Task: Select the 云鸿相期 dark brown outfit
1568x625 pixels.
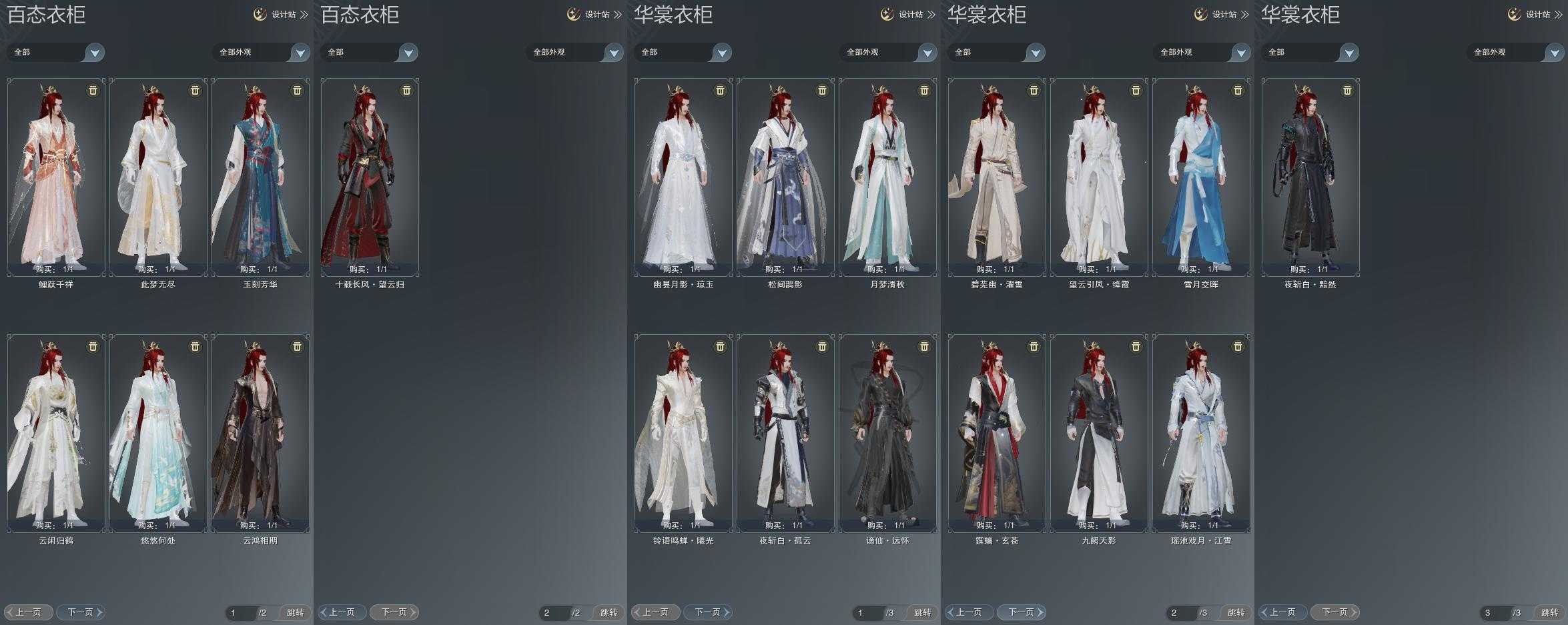Action: pyautogui.click(x=260, y=433)
